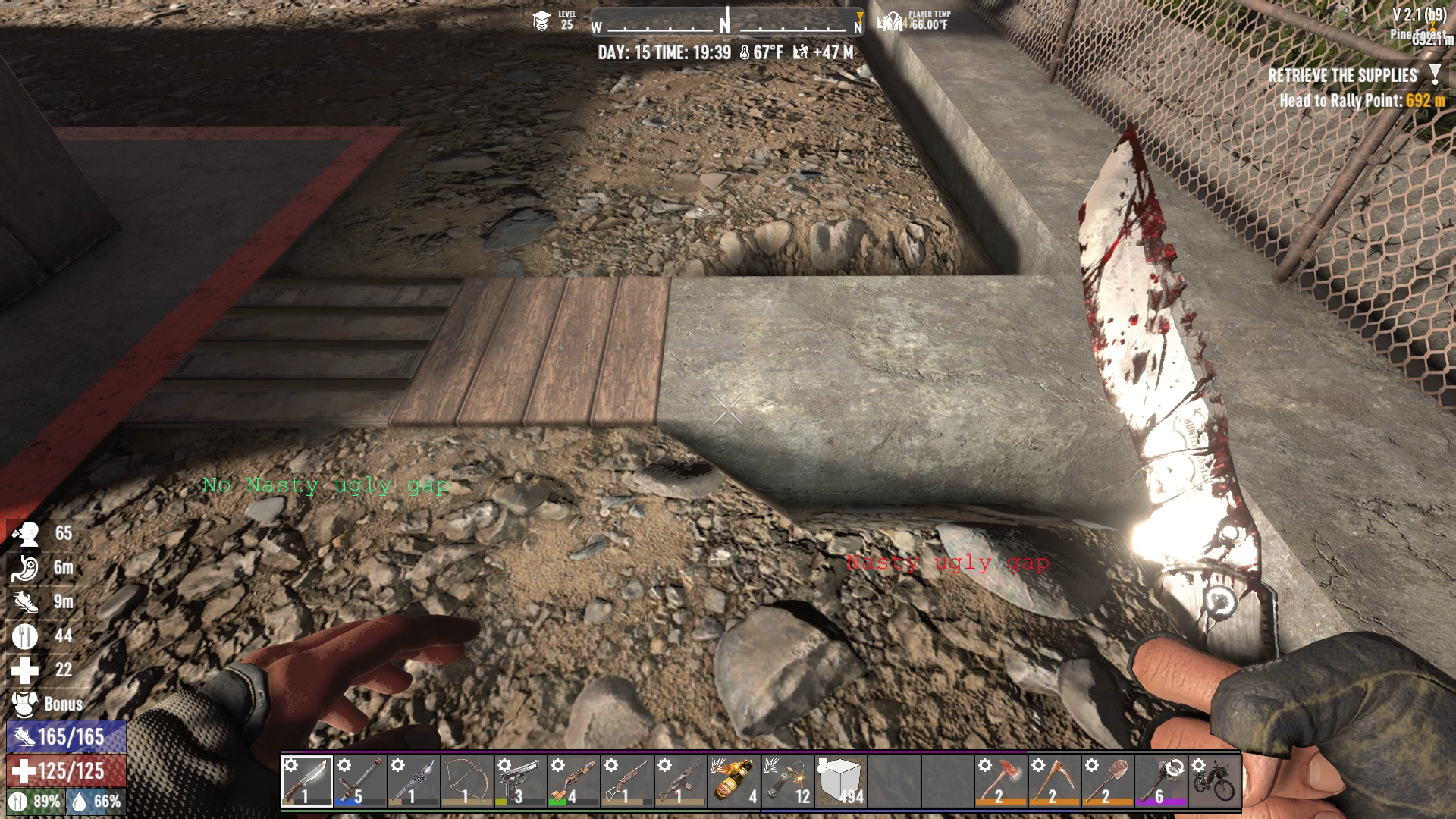Screen dimensions: 1456x819
Task: Choose the pipe bomb stack of 12
Action: 787,780
